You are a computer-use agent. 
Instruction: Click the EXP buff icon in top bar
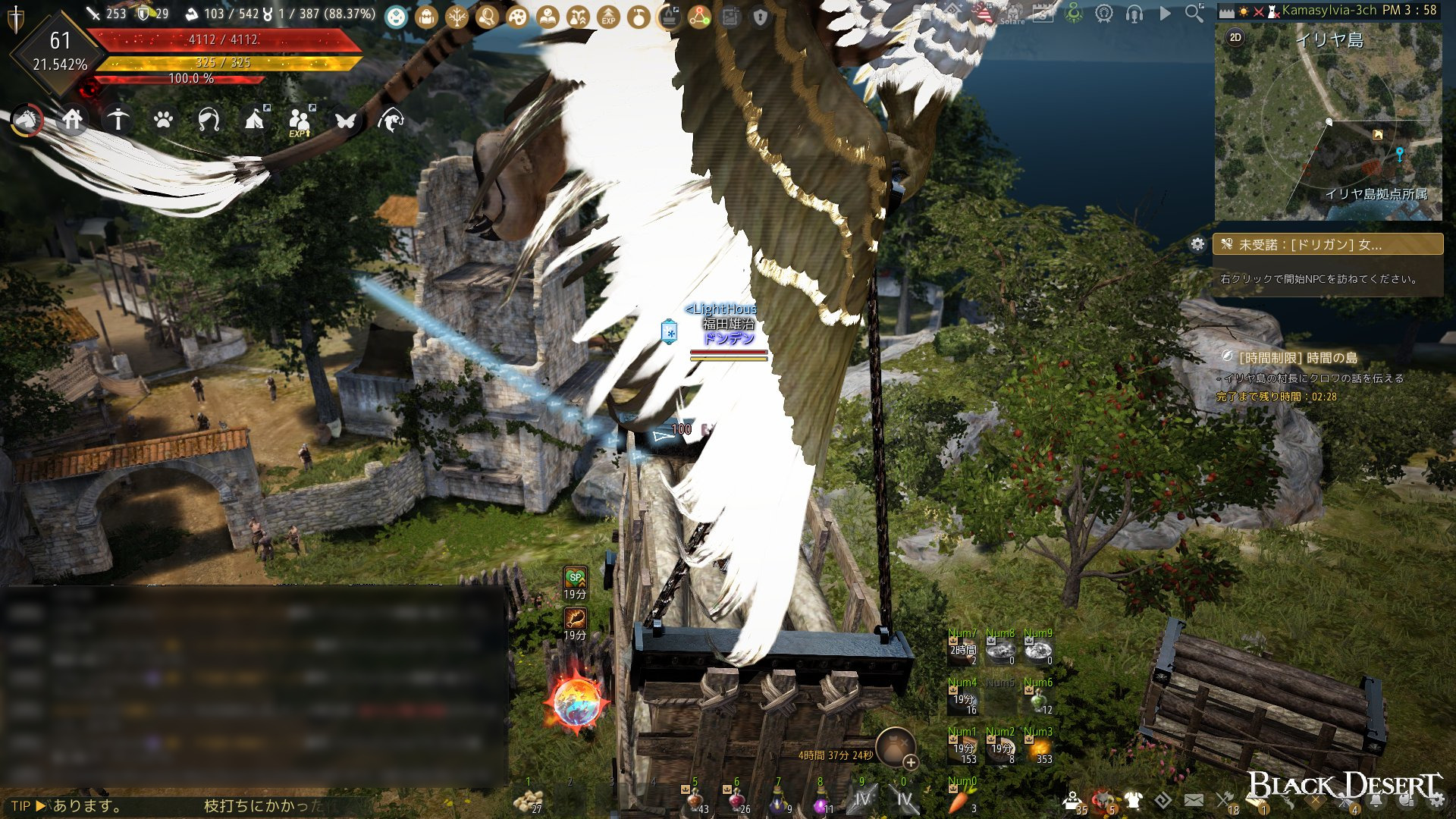(x=608, y=16)
